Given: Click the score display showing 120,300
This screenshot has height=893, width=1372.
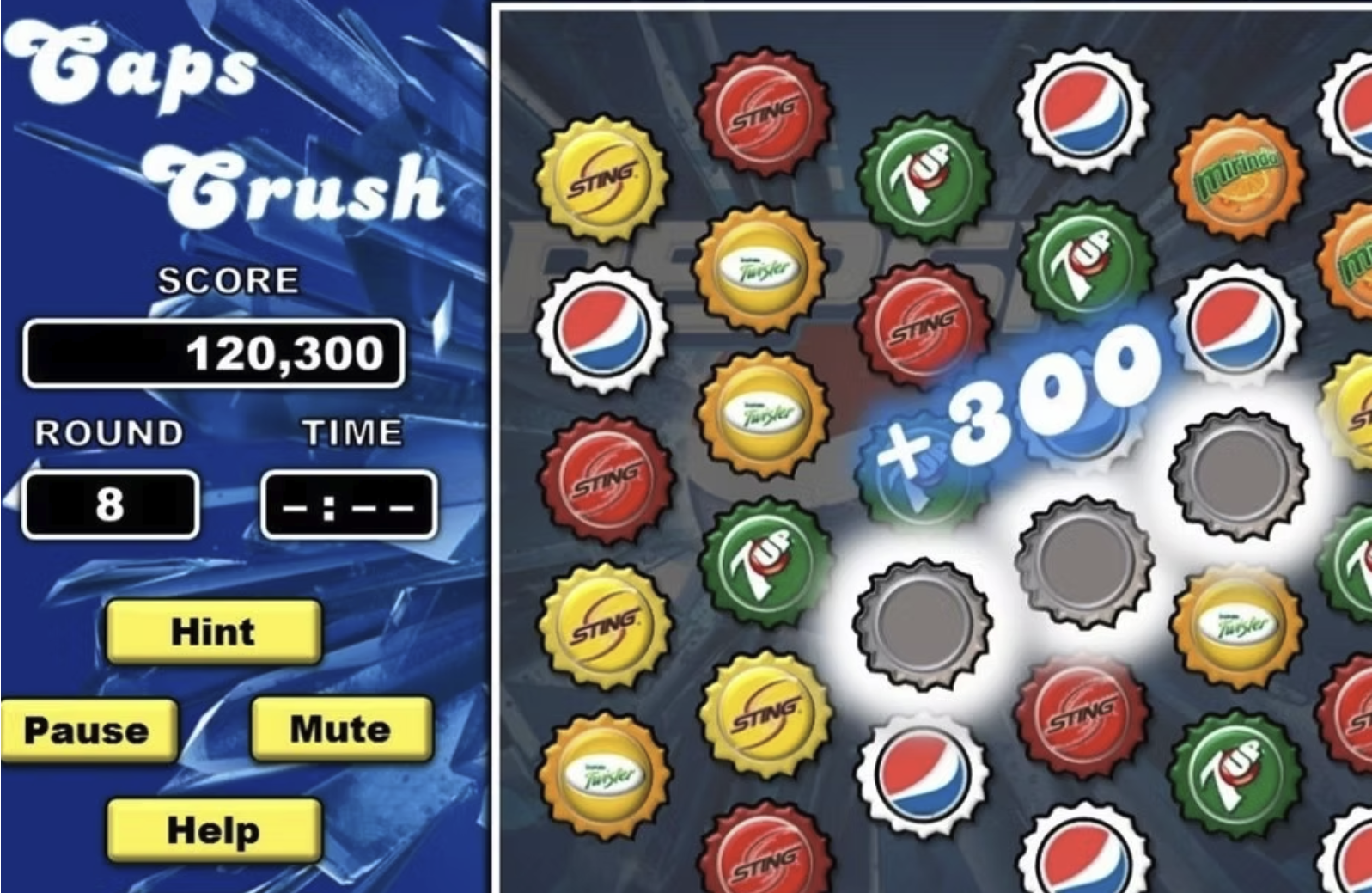Looking at the screenshot, I should pos(214,352).
